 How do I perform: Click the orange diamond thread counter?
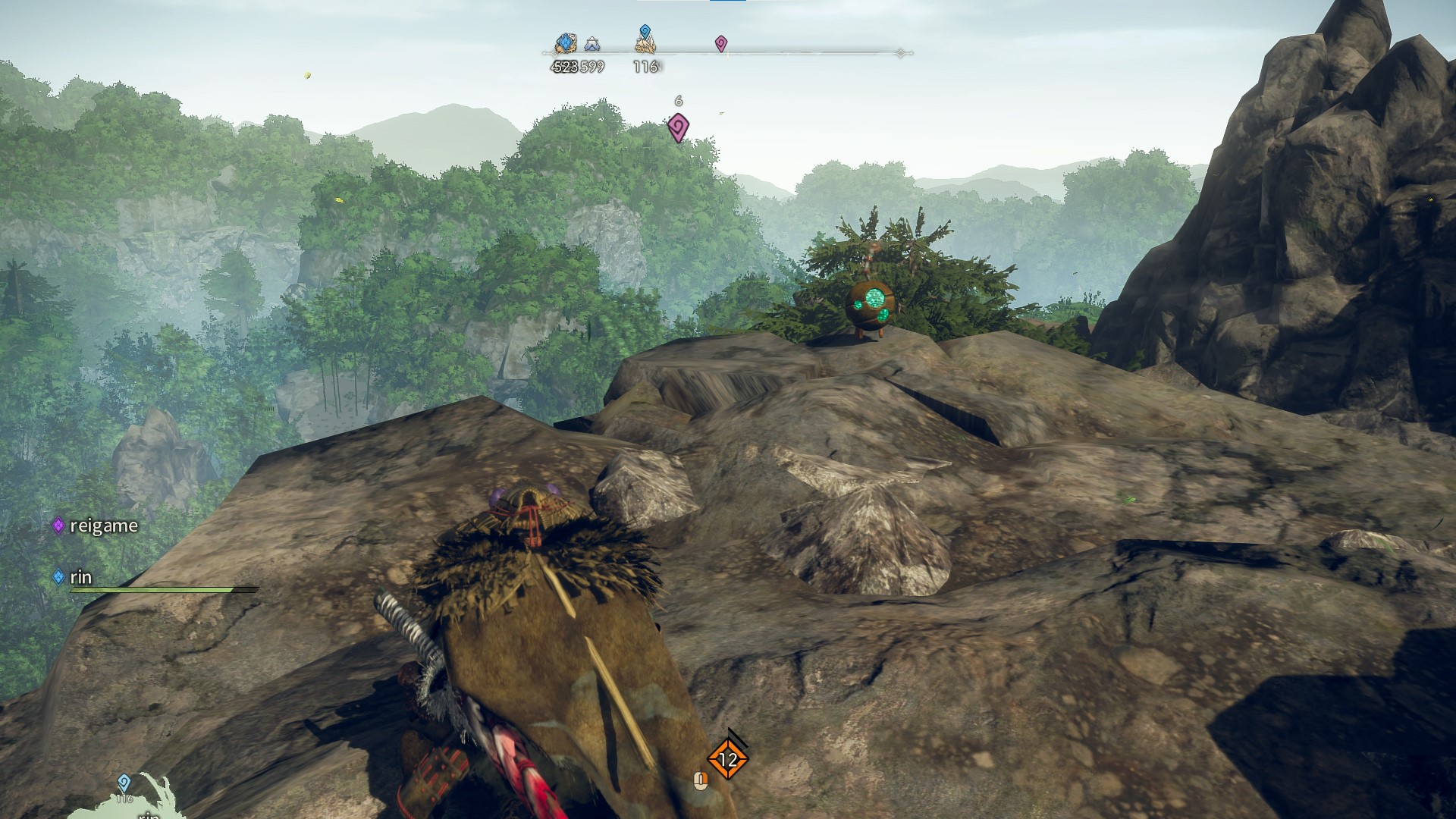[x=728, y=758]
